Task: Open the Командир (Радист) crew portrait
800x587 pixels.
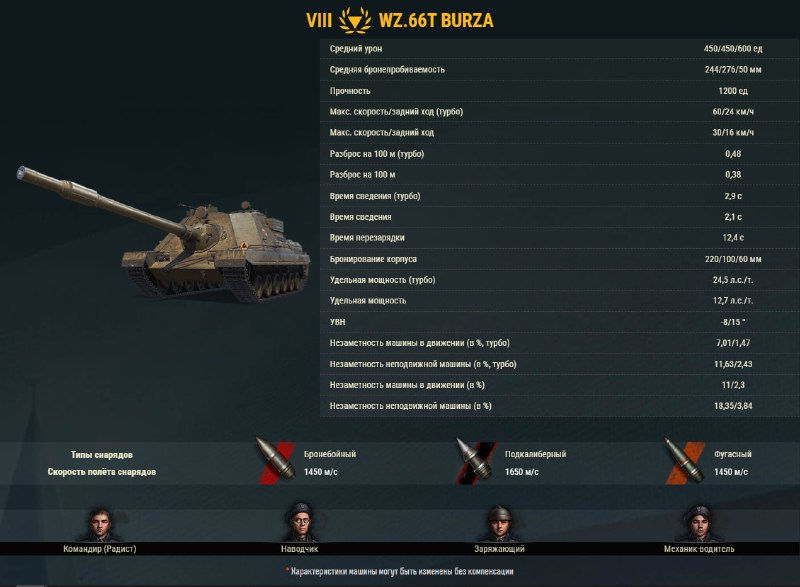Action: pos(99,523)
